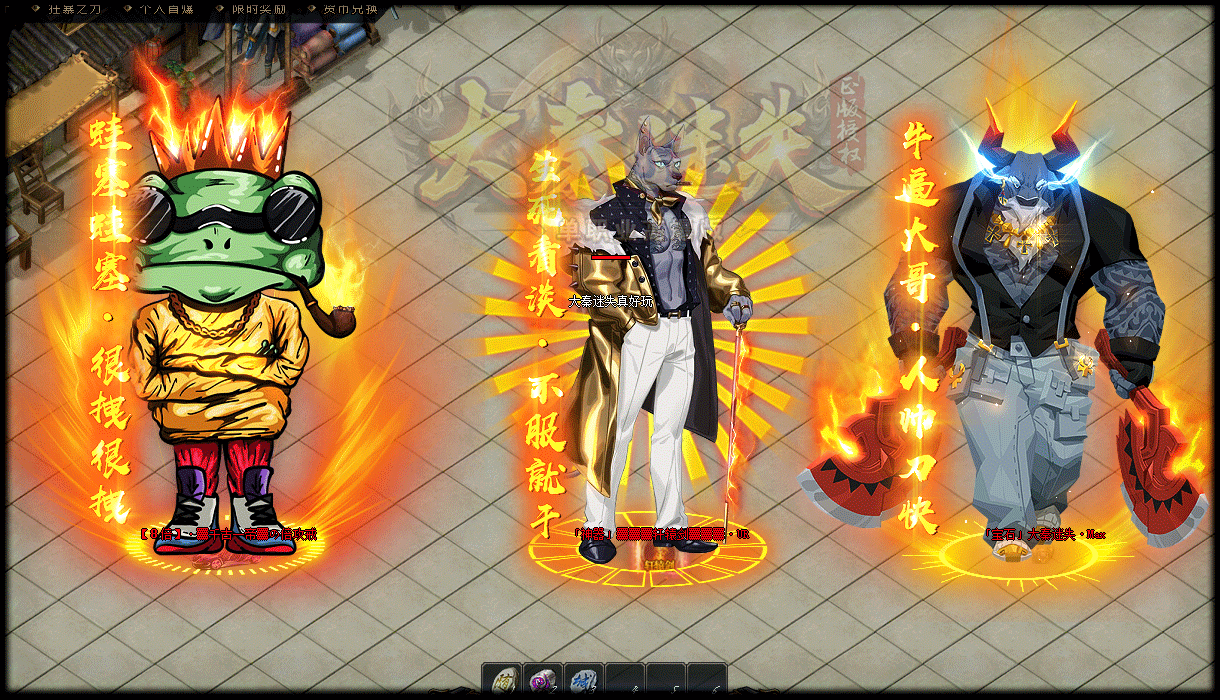Use the blue-inscribed stone in hotbar

pos(584,681)
